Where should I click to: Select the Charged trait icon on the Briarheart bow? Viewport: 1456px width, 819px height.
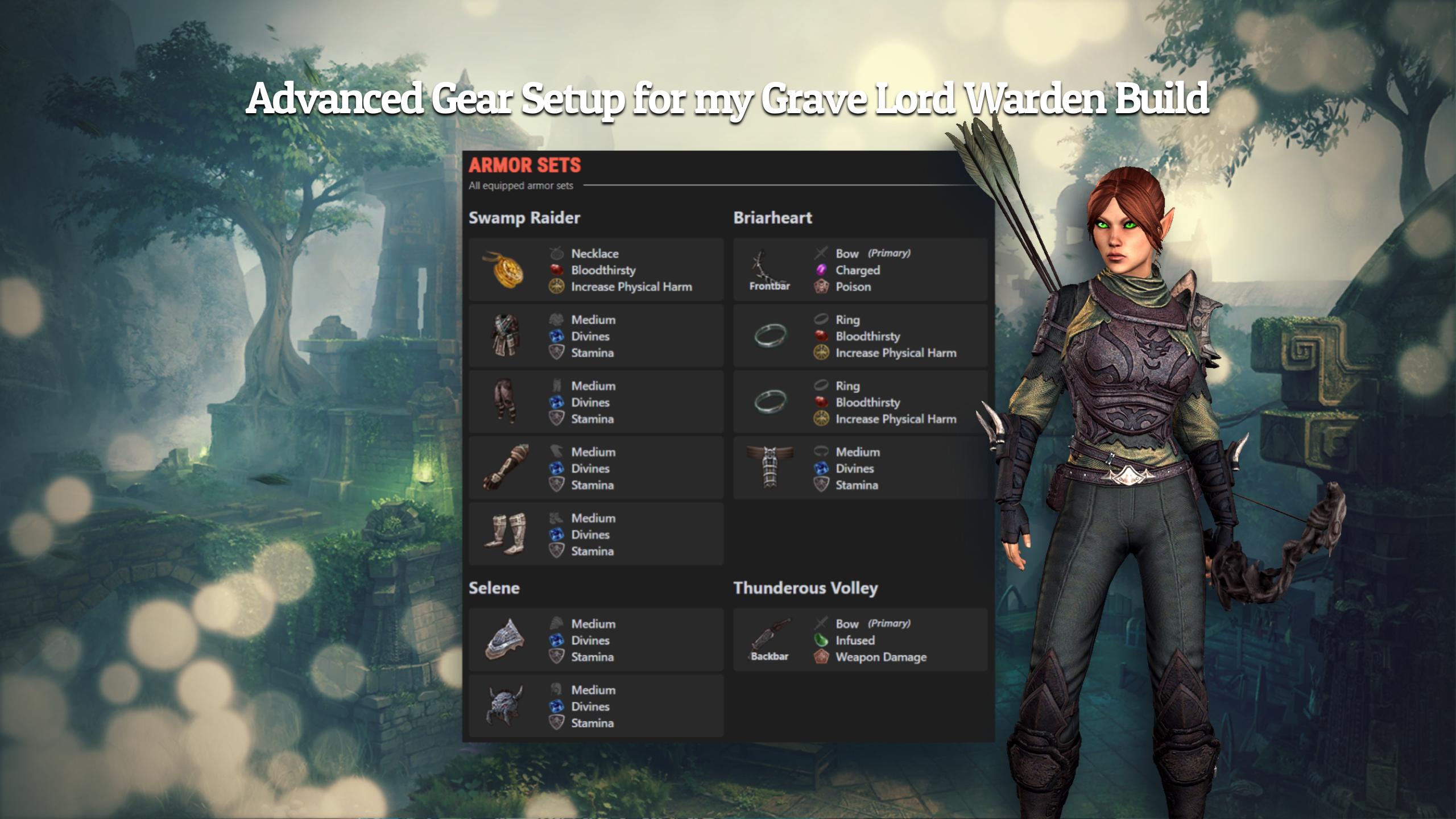click(821, 271)
